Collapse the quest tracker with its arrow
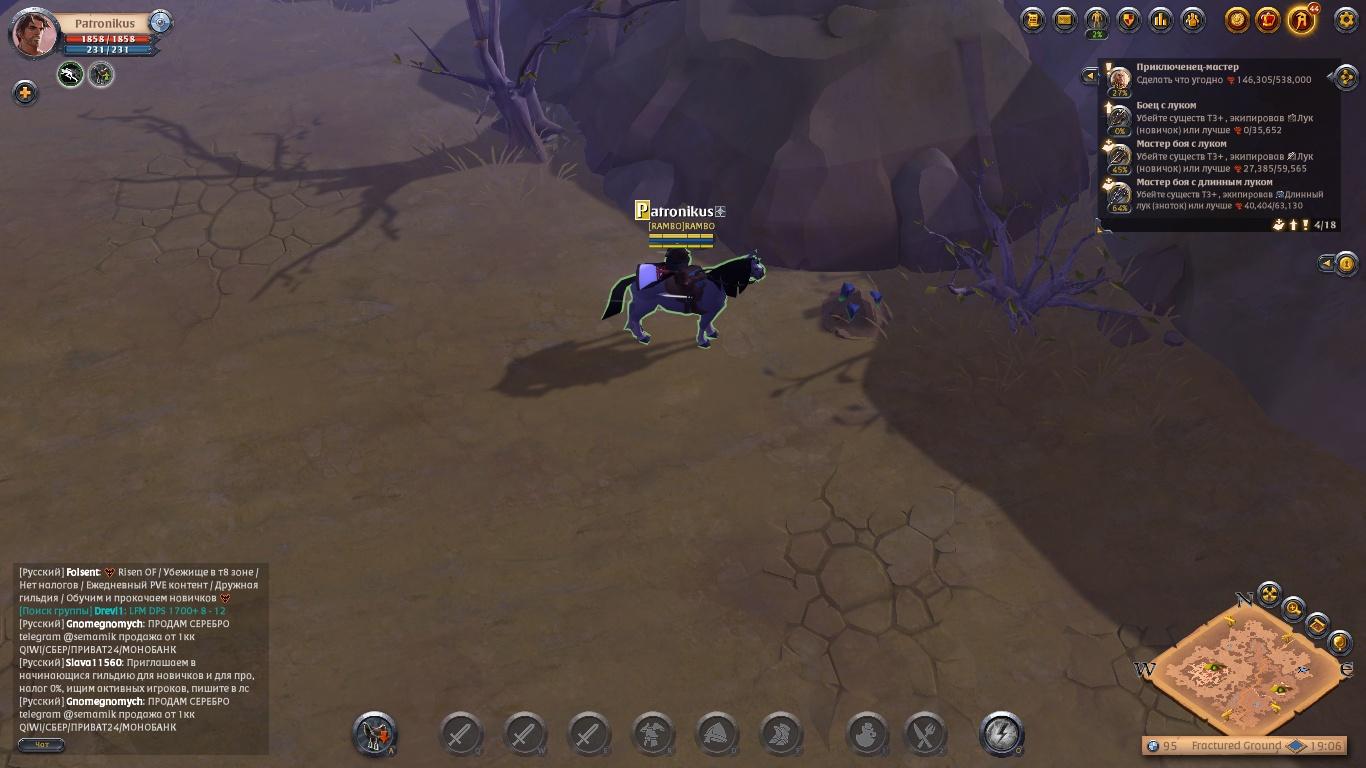This screenshot has height=768, width=1366. tap(1091, 75)
